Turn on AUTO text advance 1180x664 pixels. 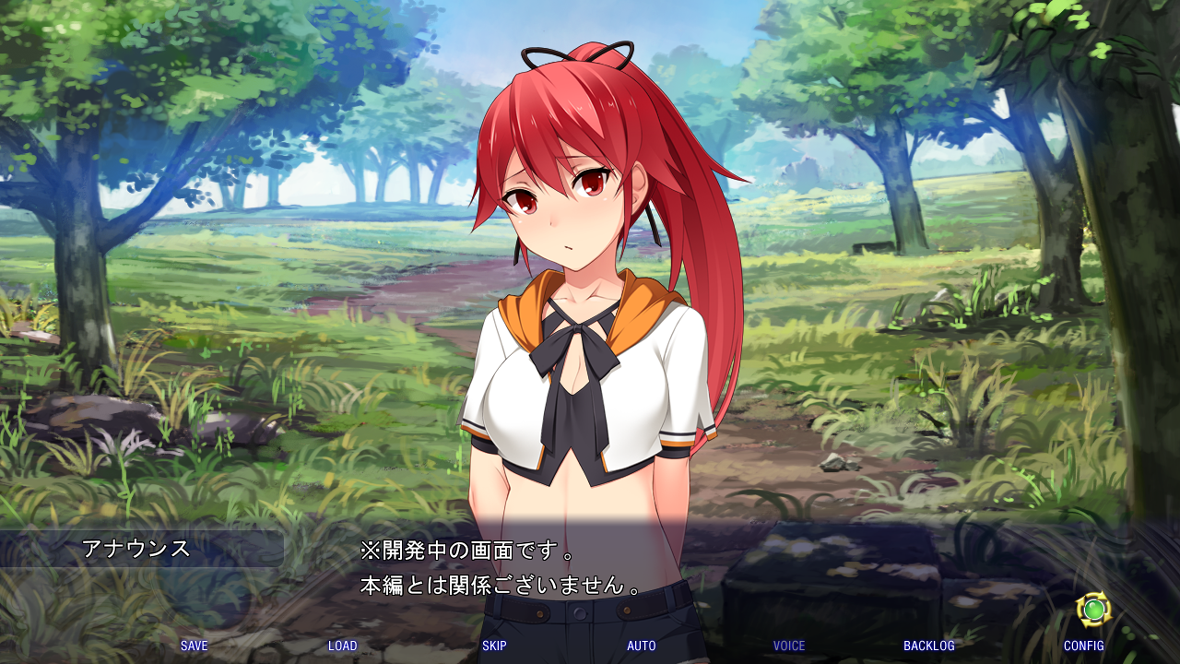641,646
